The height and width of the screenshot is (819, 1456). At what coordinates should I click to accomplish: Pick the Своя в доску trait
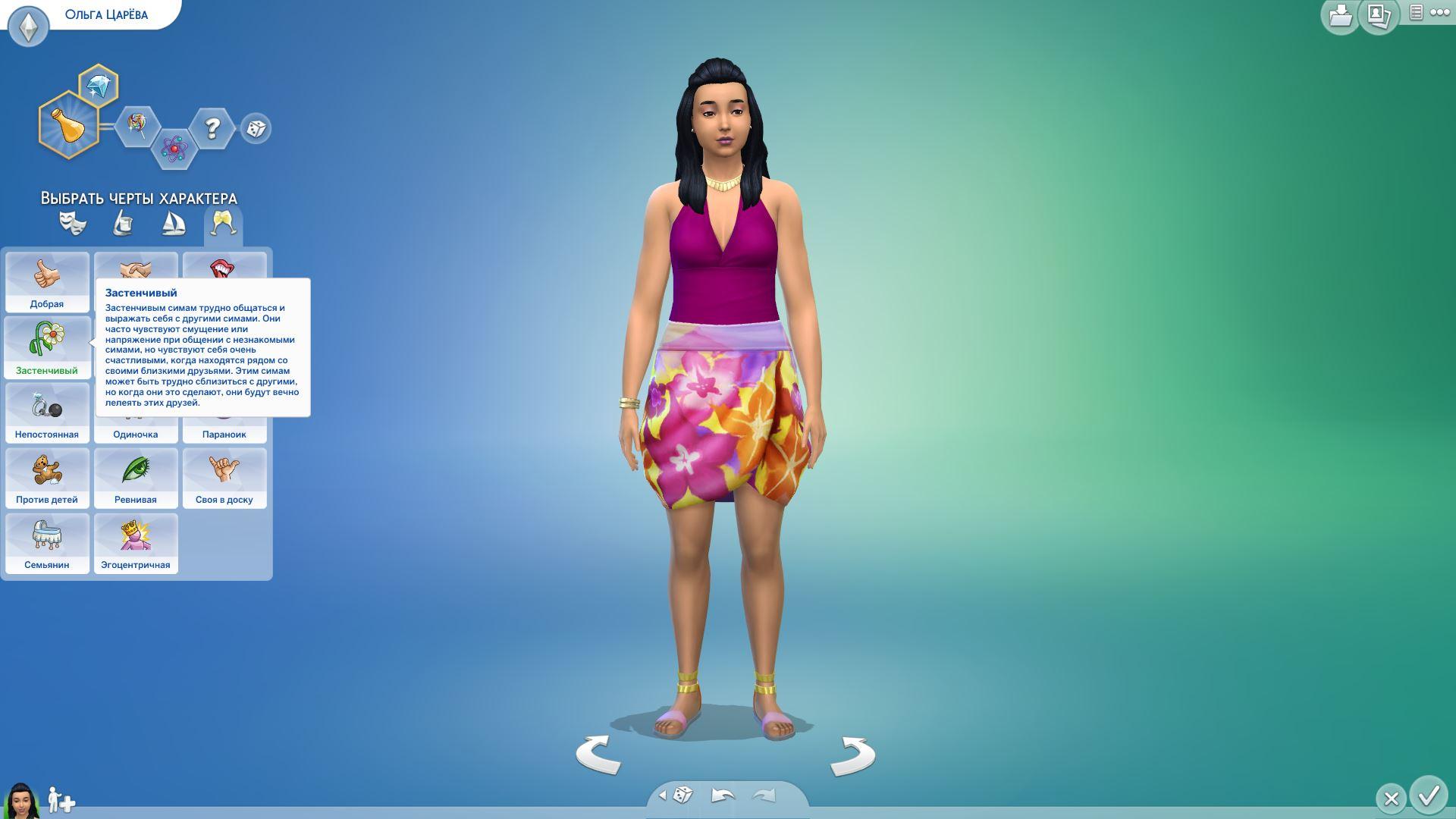224,478
